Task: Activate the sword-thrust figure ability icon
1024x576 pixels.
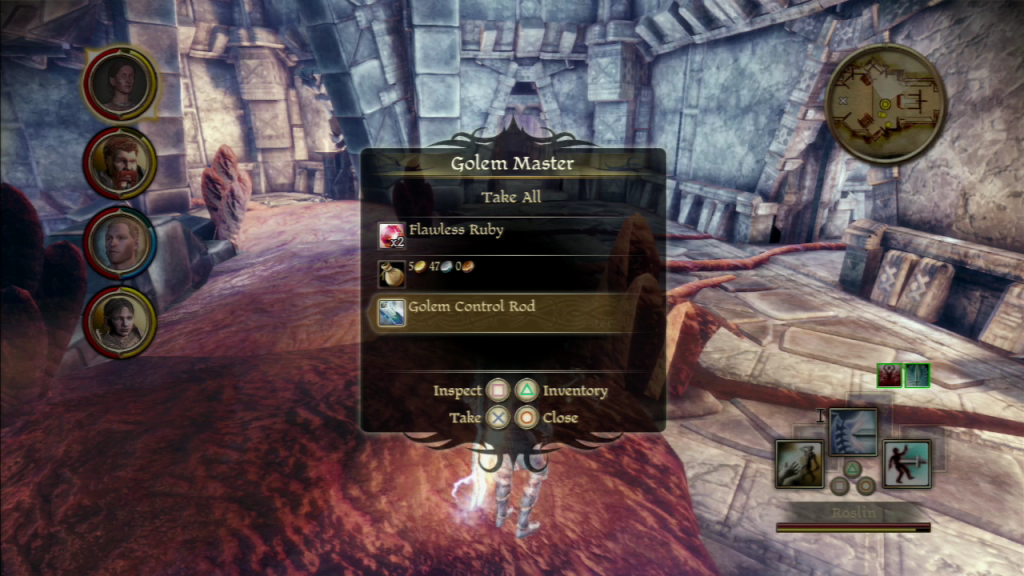Action: pyautogui.click(x=906, y=464)
